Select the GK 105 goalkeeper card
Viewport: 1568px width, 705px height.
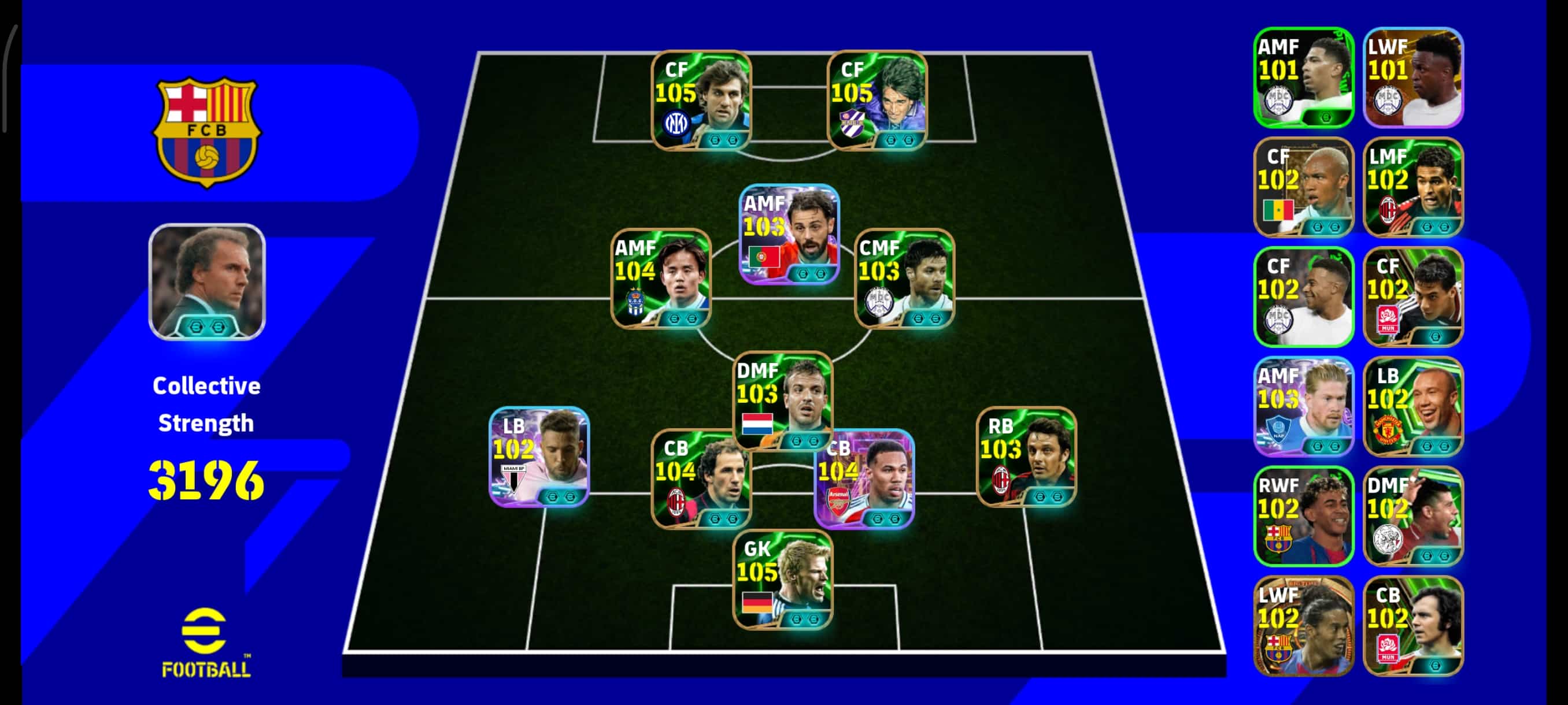[x=783, y=580]
